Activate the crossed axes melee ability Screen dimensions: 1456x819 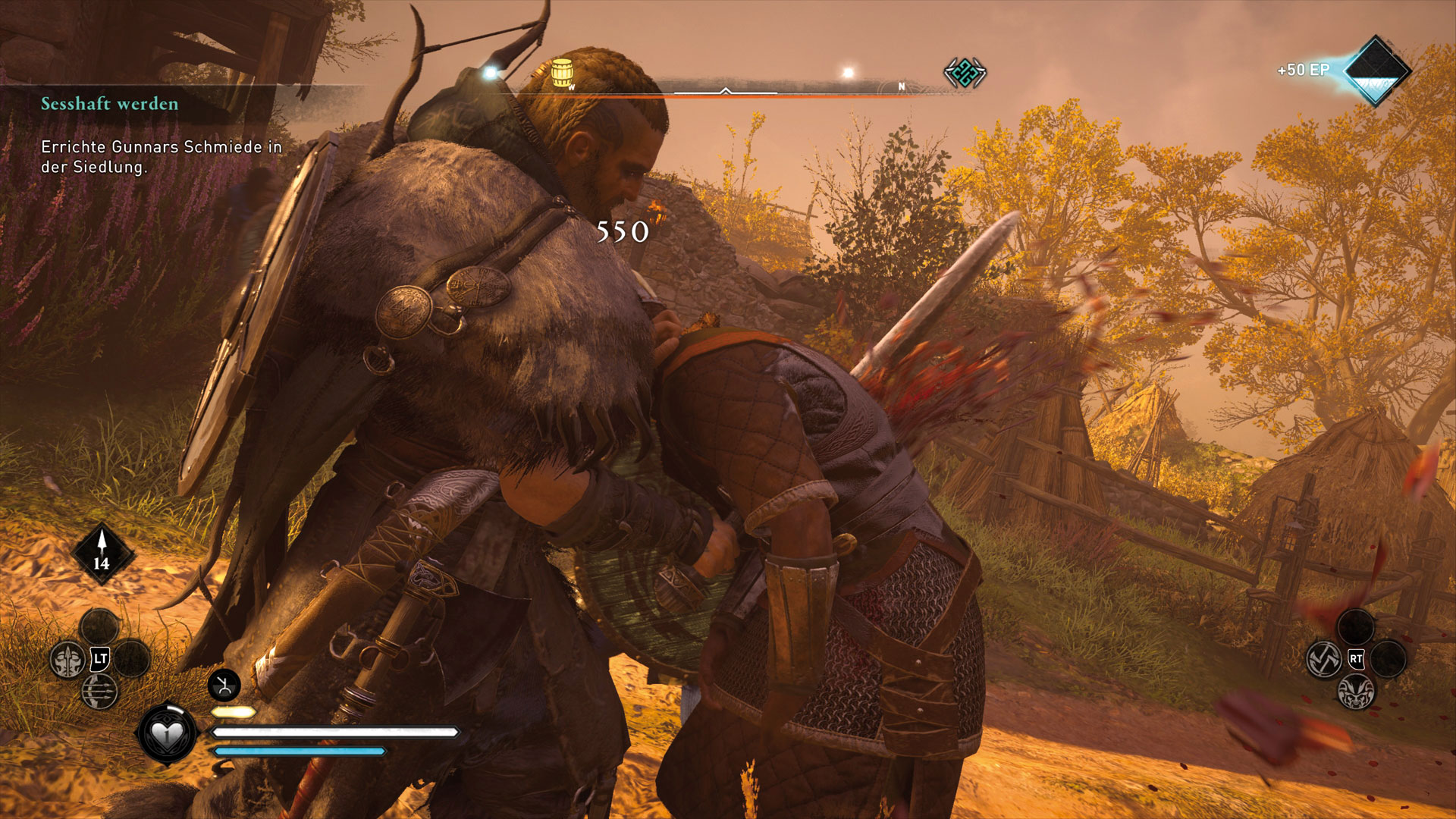click(1324, 659)
